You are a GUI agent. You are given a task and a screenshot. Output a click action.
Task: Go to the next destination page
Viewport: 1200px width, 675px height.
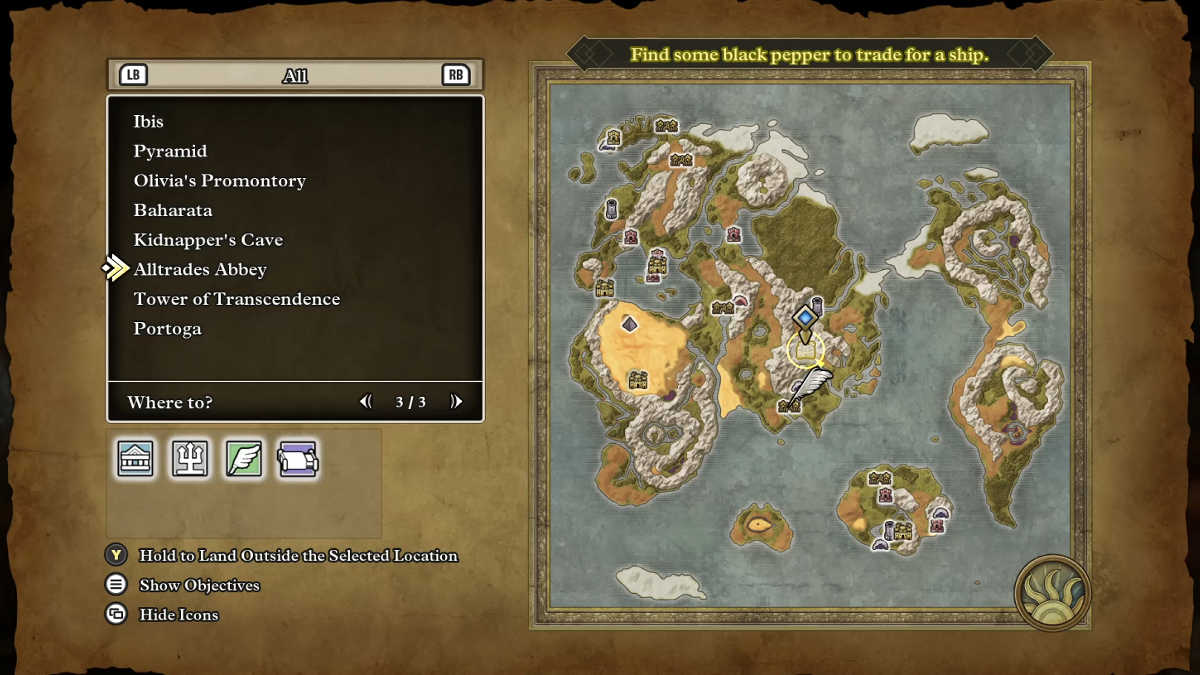click(x=456, y=402)
